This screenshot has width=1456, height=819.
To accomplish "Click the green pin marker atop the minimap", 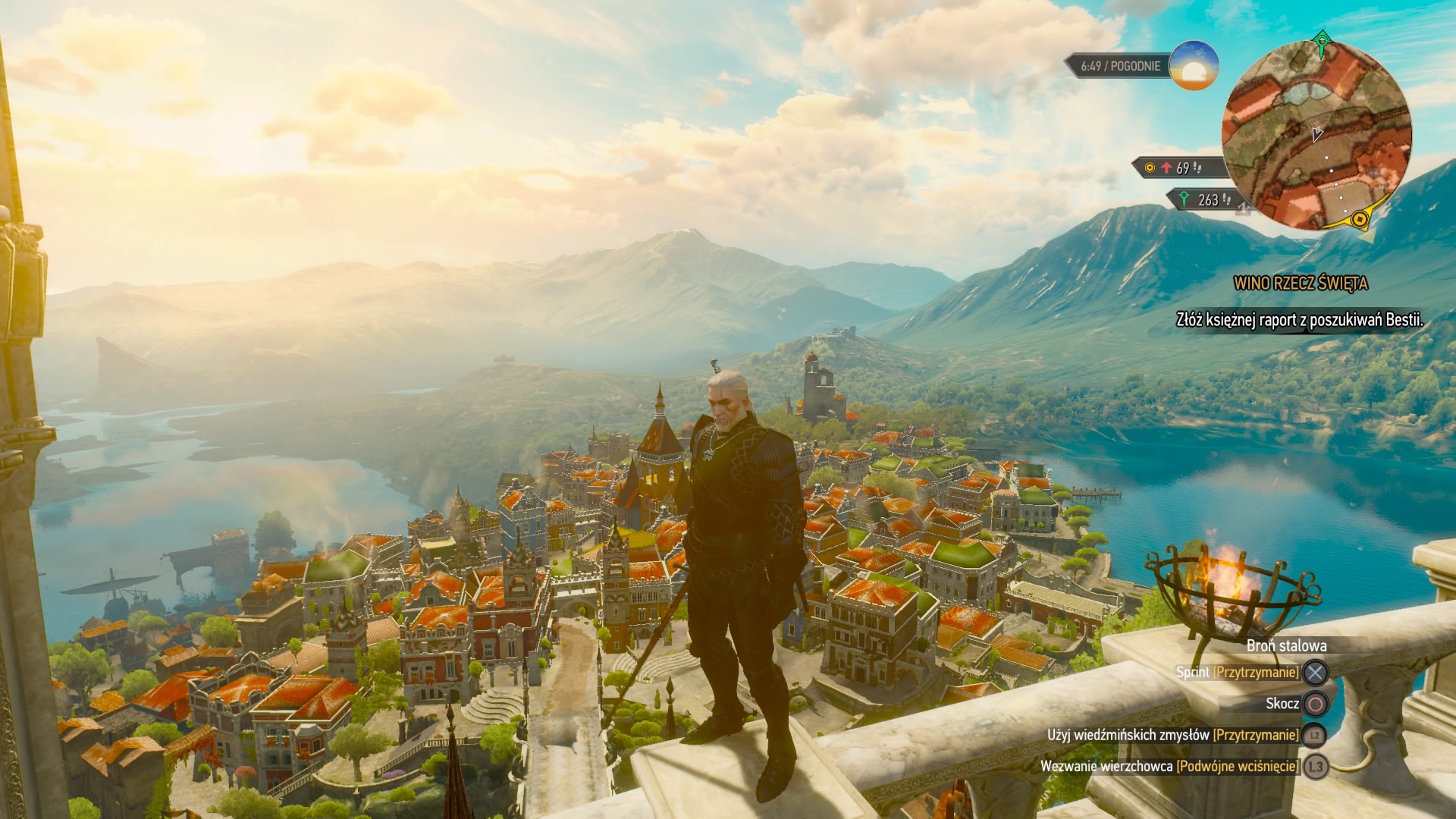I will [x=1323, y=43].
